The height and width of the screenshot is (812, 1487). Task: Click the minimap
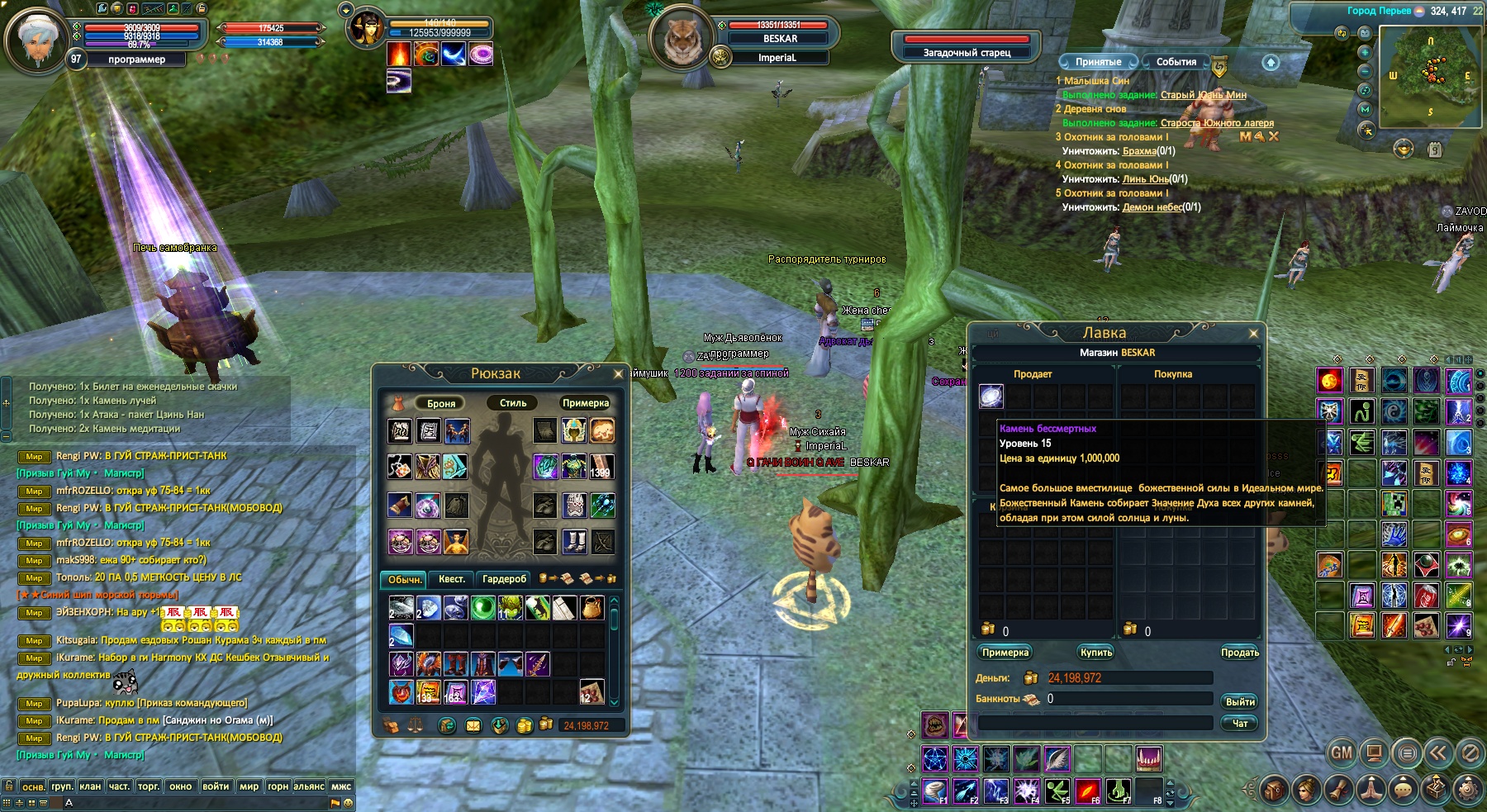[1430, 76]
